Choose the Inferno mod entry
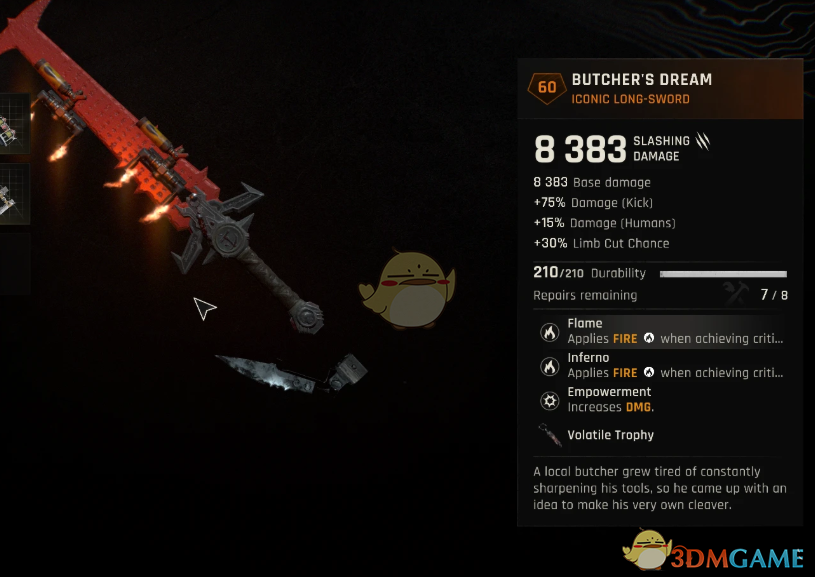The image size is (815, 577). coord(660,365)
